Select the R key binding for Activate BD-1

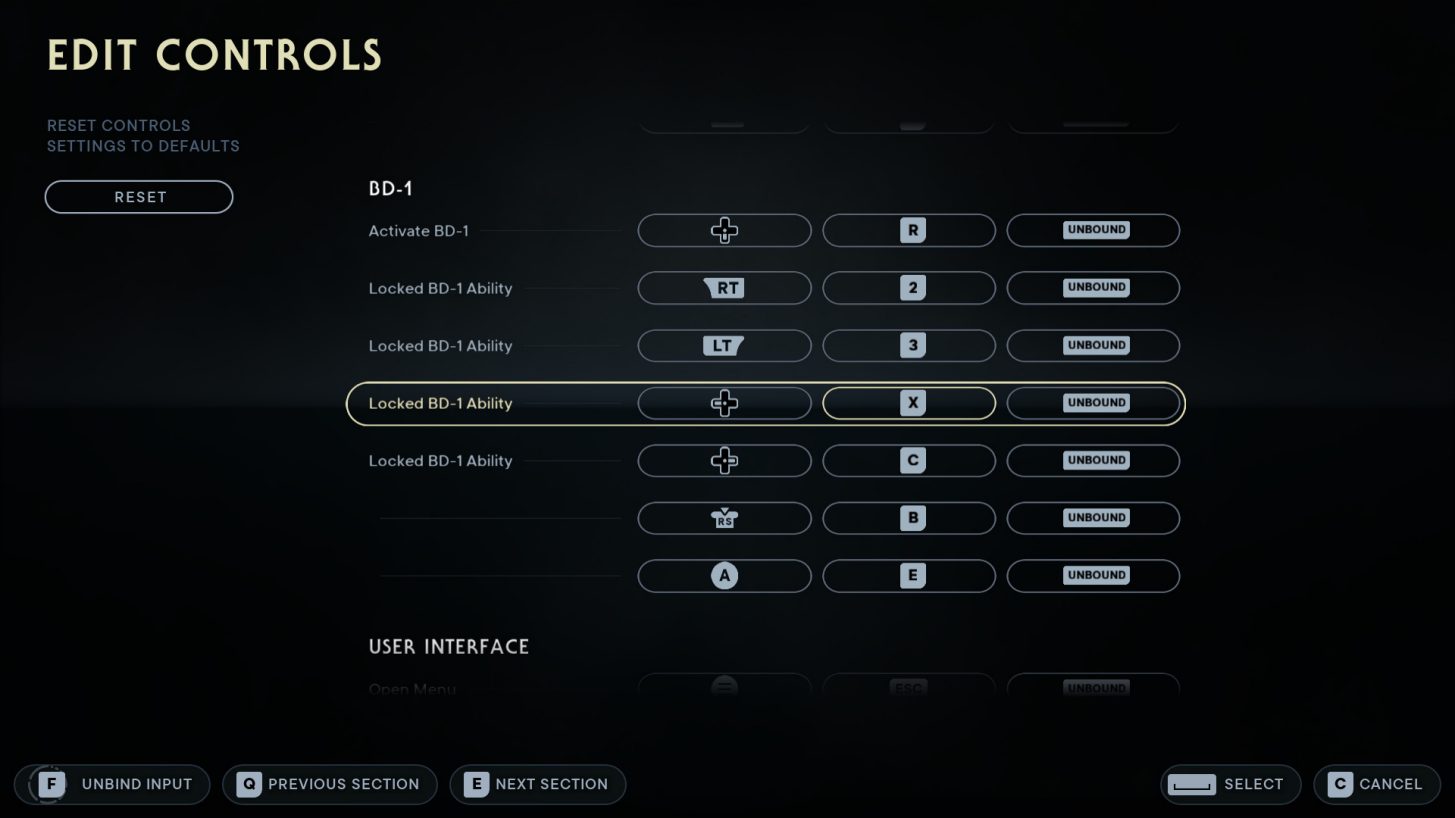[908, 230]
